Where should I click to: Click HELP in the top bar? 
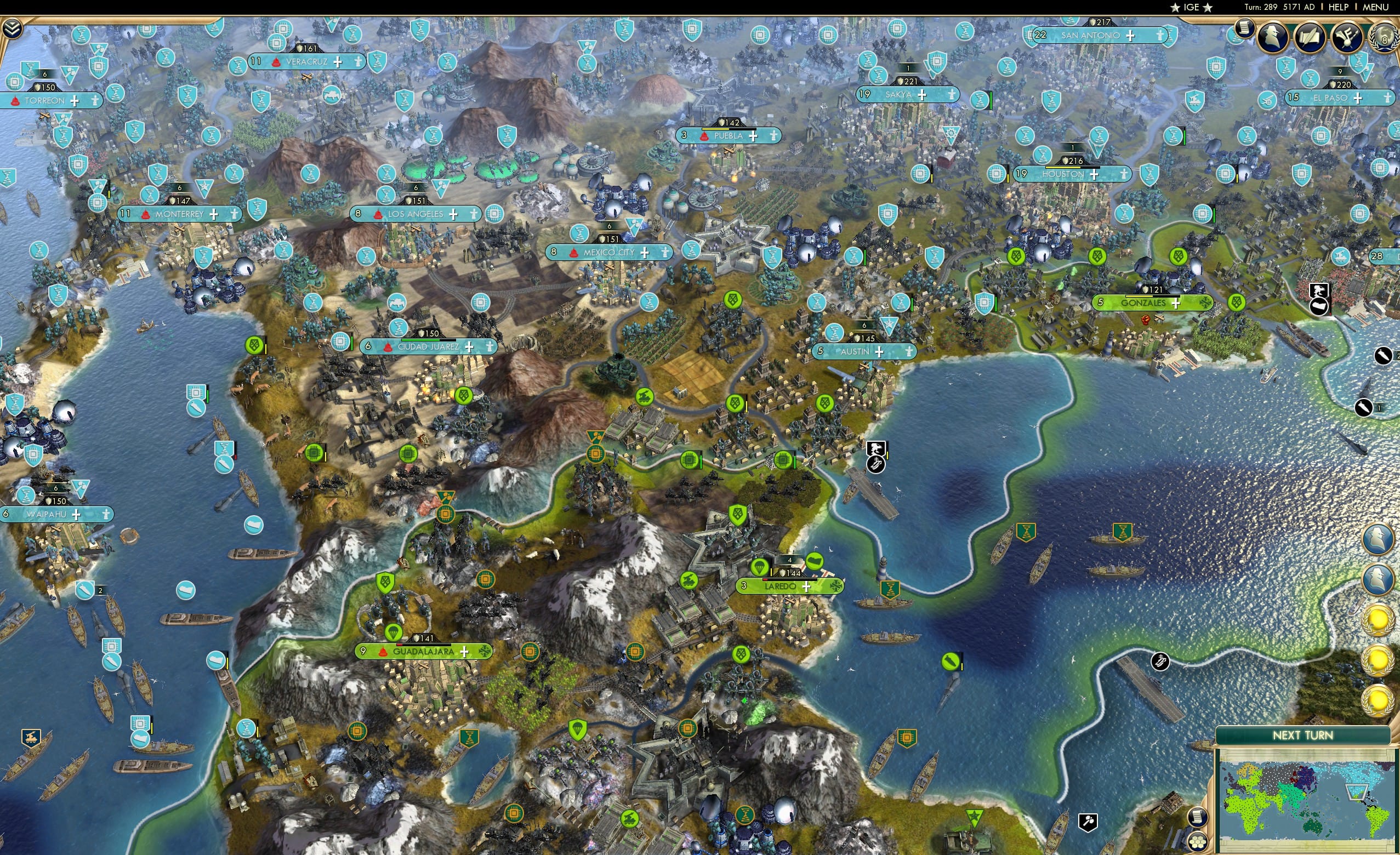click(1339, 7)
